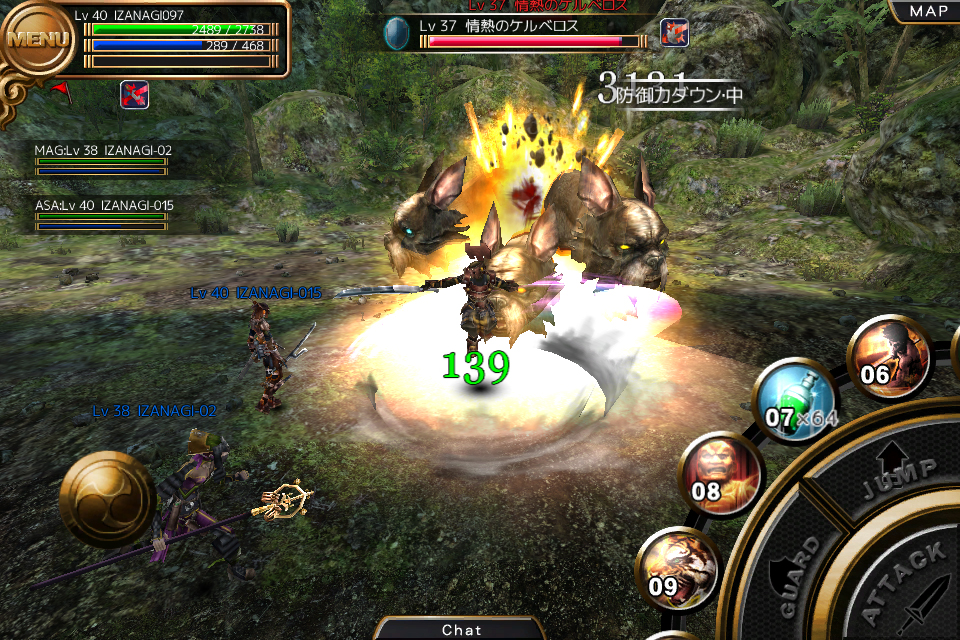Open the round MENU button
Screen dimensions: 960x640
click(x=38, y=40)
